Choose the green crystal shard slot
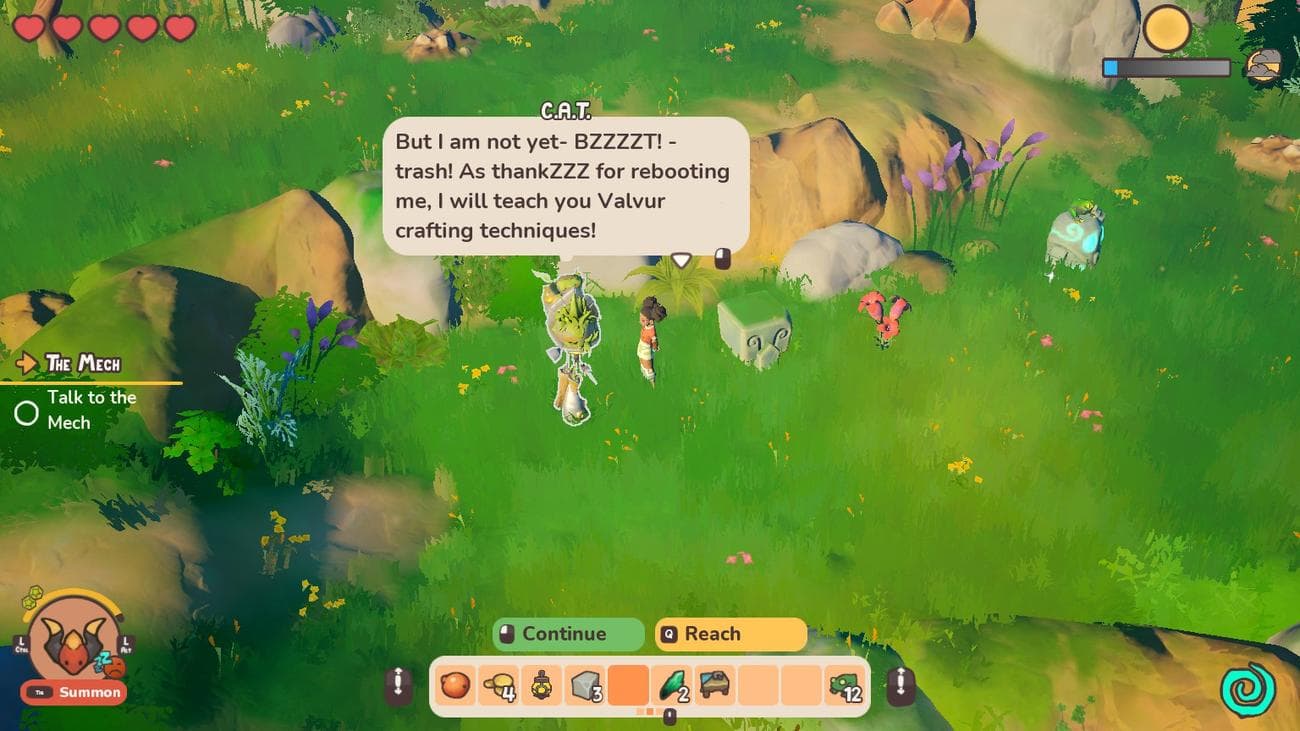The image size is (1300, 731). point(671,686)
